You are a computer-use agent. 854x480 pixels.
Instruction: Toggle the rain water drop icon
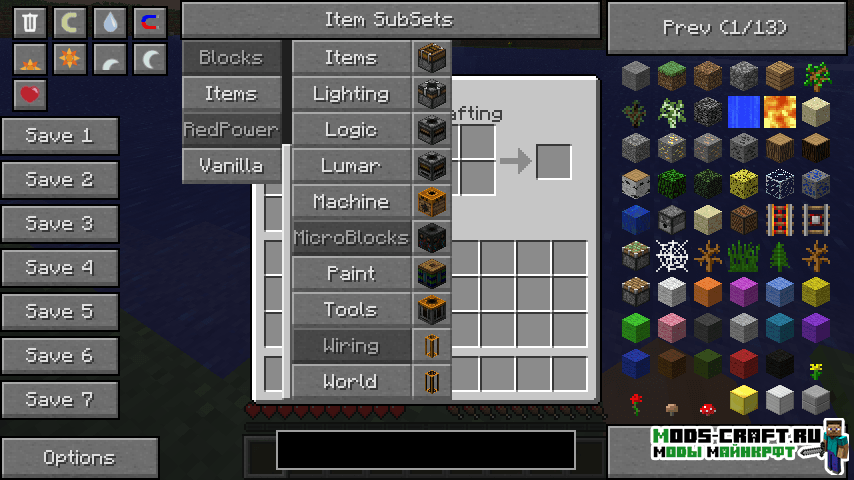point(110,22)
